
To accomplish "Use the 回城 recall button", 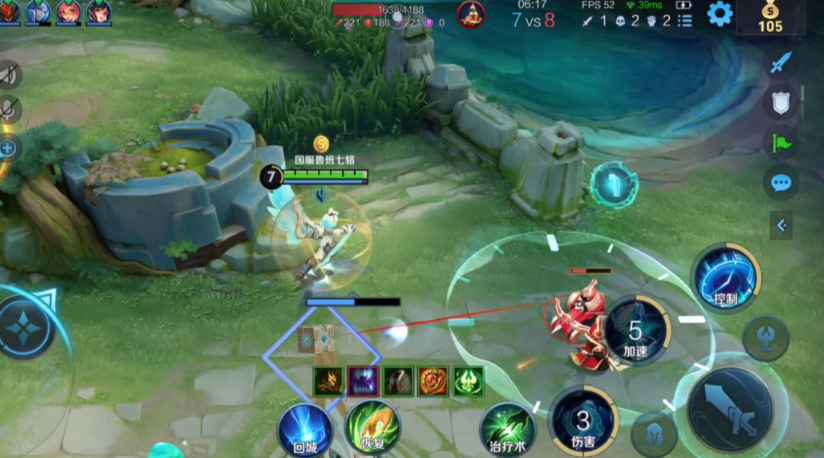I will tap(305, 430).
